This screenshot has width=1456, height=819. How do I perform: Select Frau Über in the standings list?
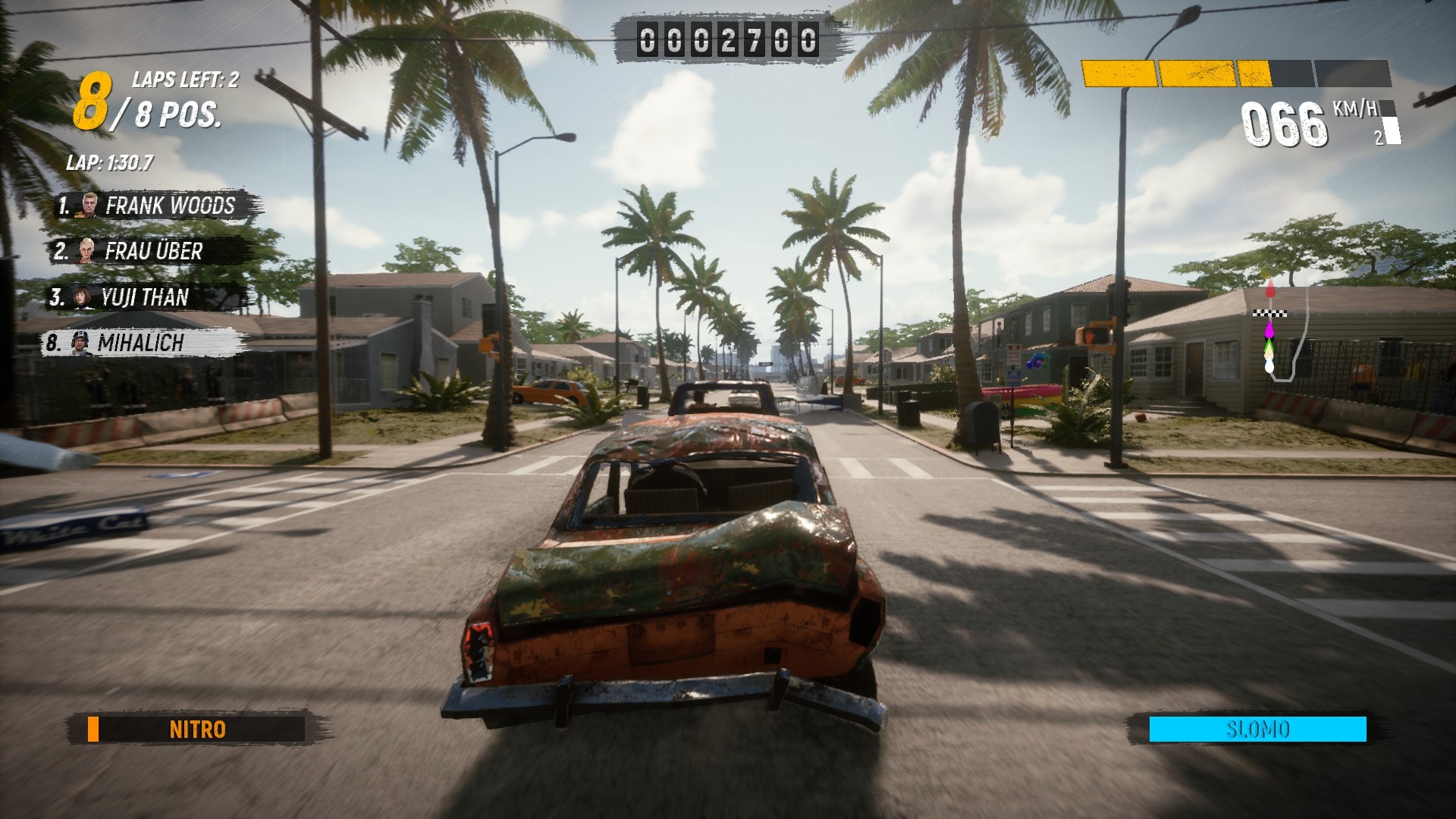pos(149,251)
